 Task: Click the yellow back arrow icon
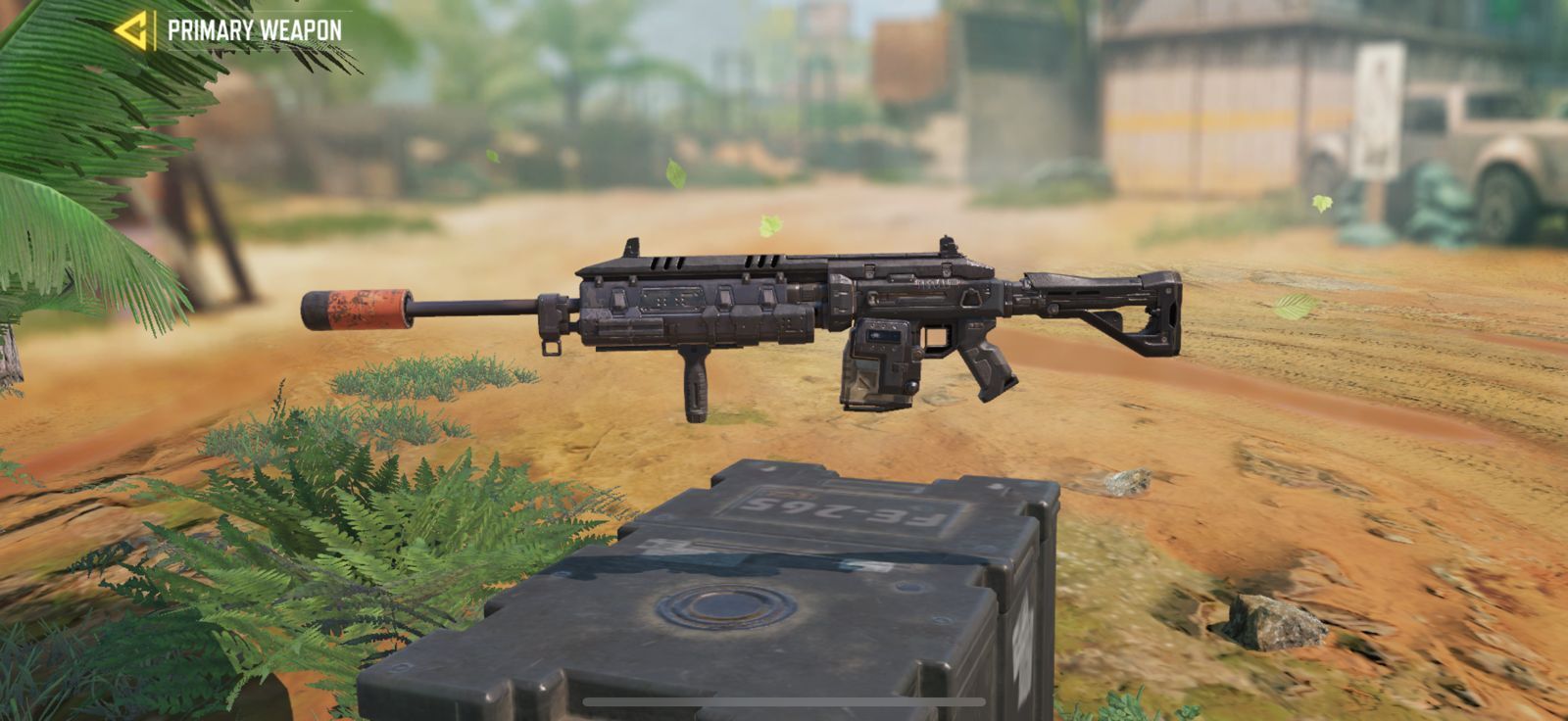(x=133, y=28)
